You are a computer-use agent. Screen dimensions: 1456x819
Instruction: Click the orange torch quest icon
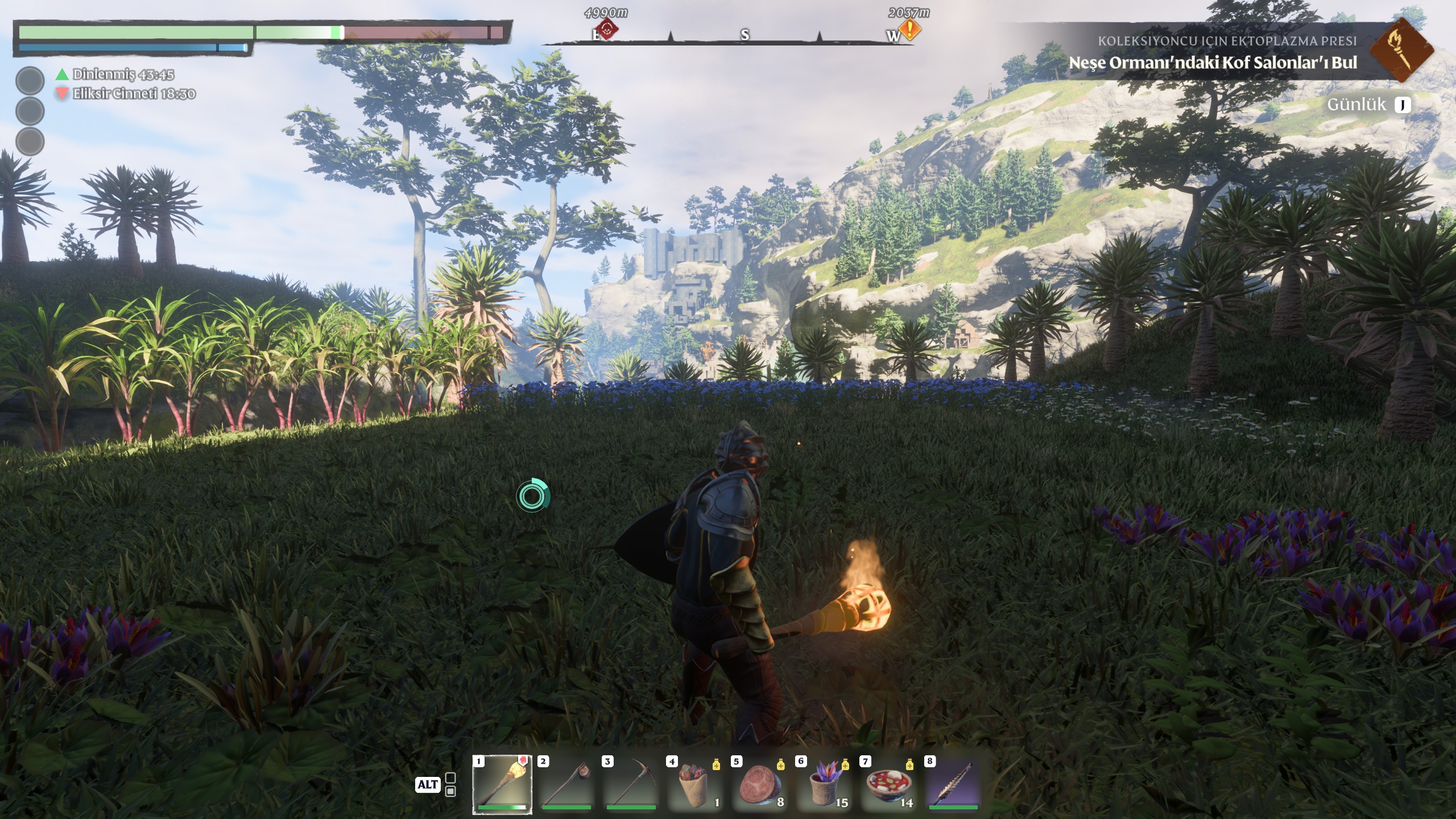(x=1400, y=50)
